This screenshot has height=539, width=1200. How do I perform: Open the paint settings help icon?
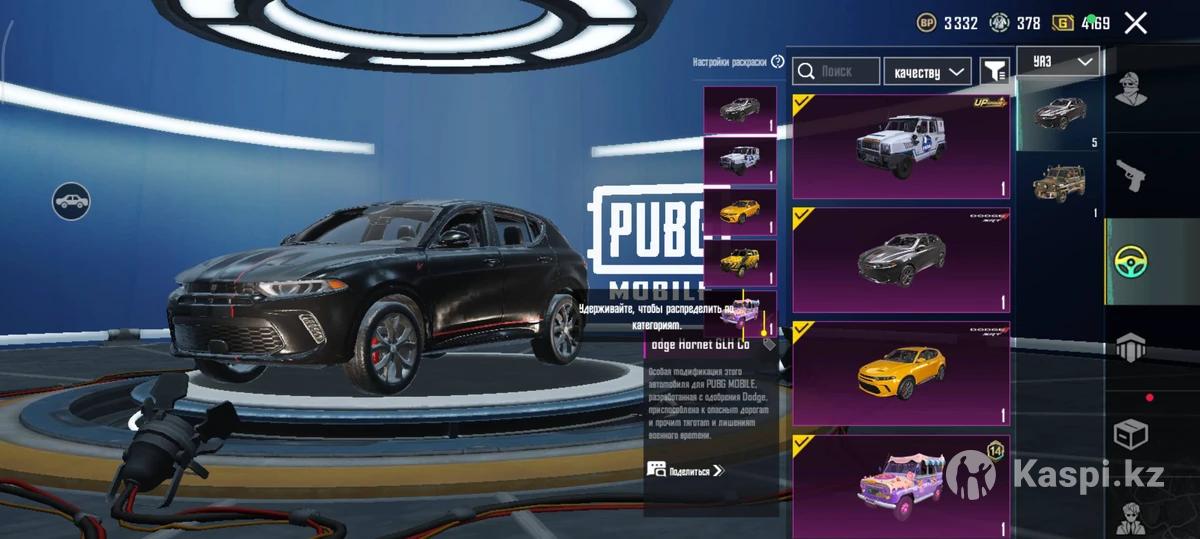click(778, 62)
